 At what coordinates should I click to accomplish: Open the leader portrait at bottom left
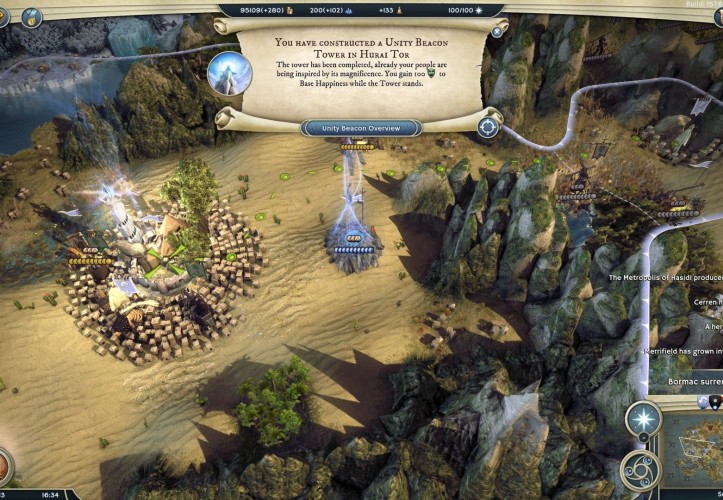tap(4, 466)
